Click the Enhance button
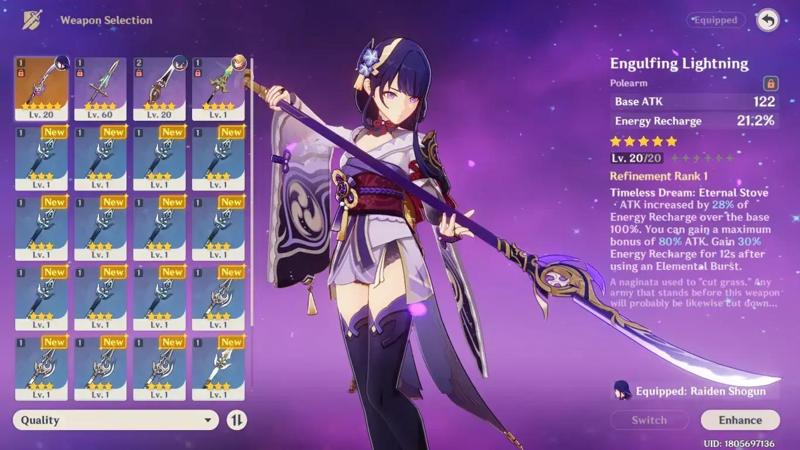 click(x=740, y=420)
